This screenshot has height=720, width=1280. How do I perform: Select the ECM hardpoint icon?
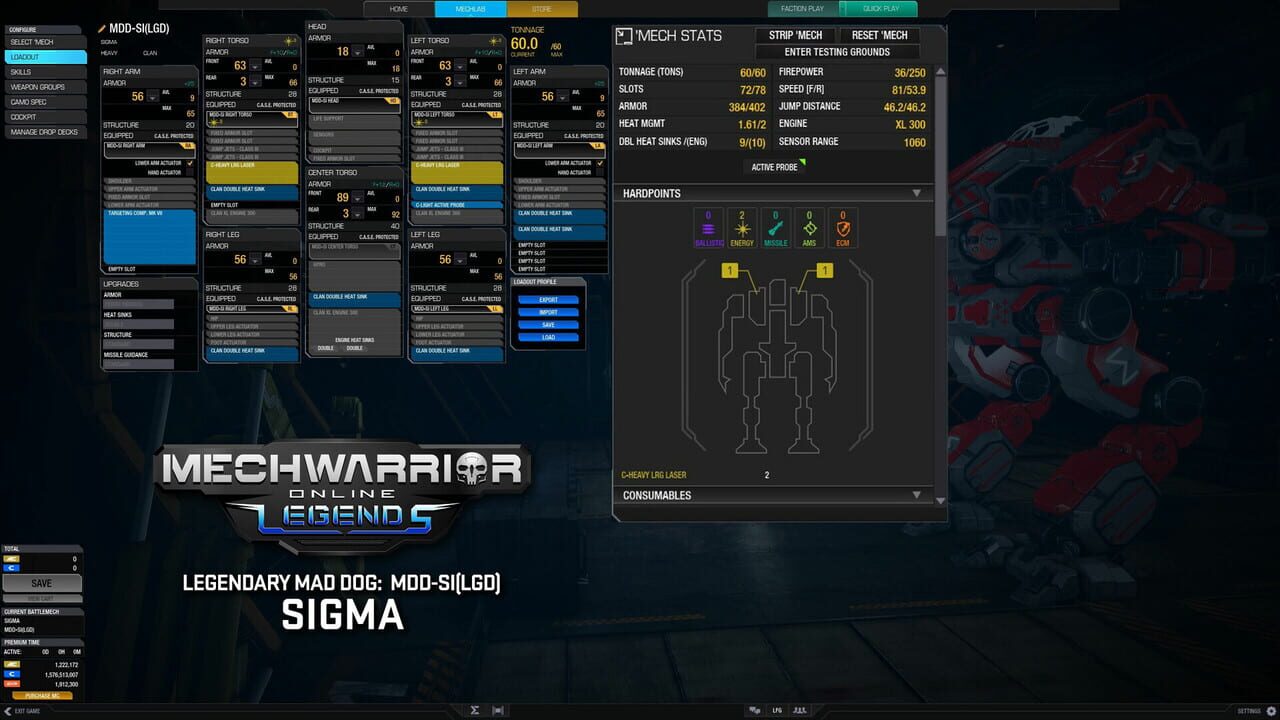tap(842, 227)
